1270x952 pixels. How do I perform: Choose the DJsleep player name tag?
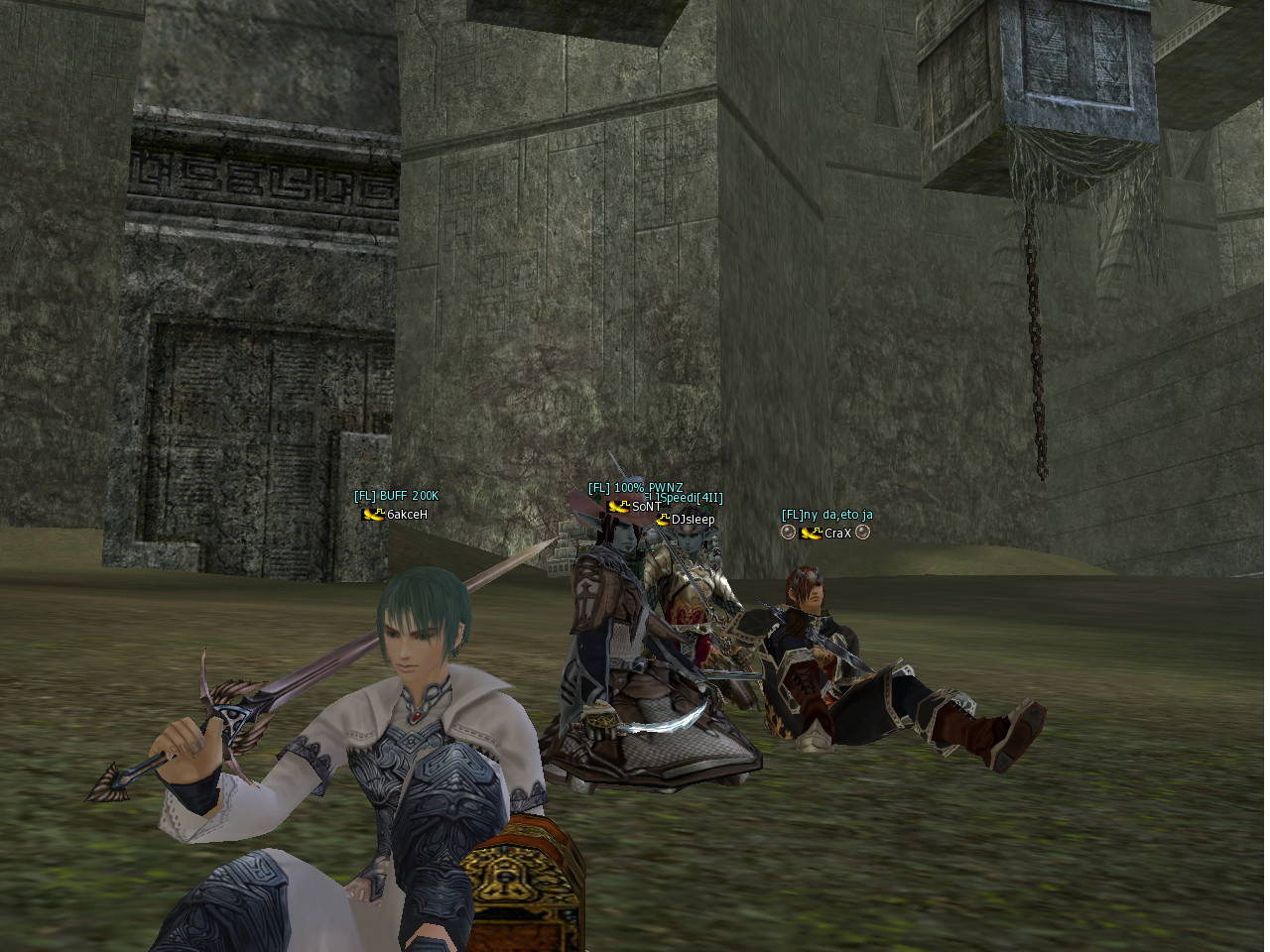coord(693,520)
